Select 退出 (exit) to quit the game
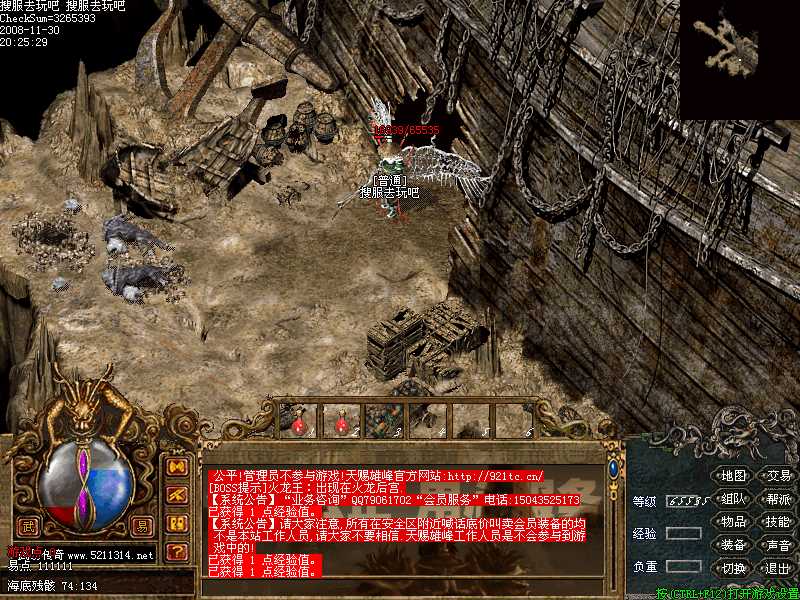The width and height of the screenshot is (800, 600). point(777,568)
